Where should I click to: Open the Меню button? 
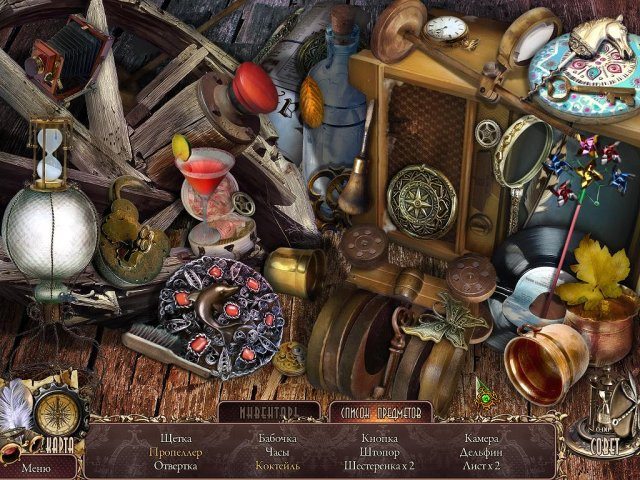click(36, 467)
